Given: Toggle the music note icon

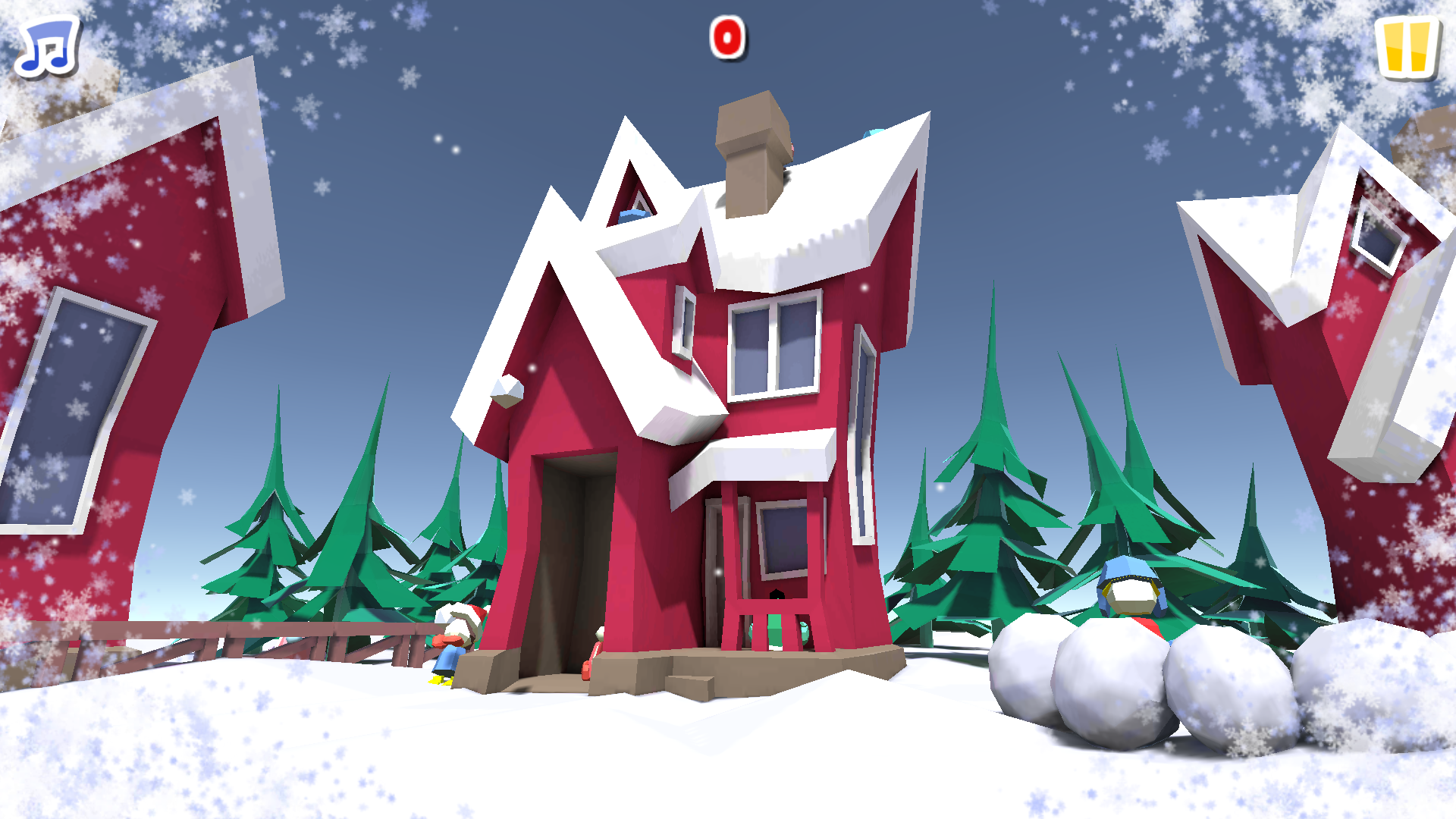Looking at the screenshot, I should click(x=47, y=47).
